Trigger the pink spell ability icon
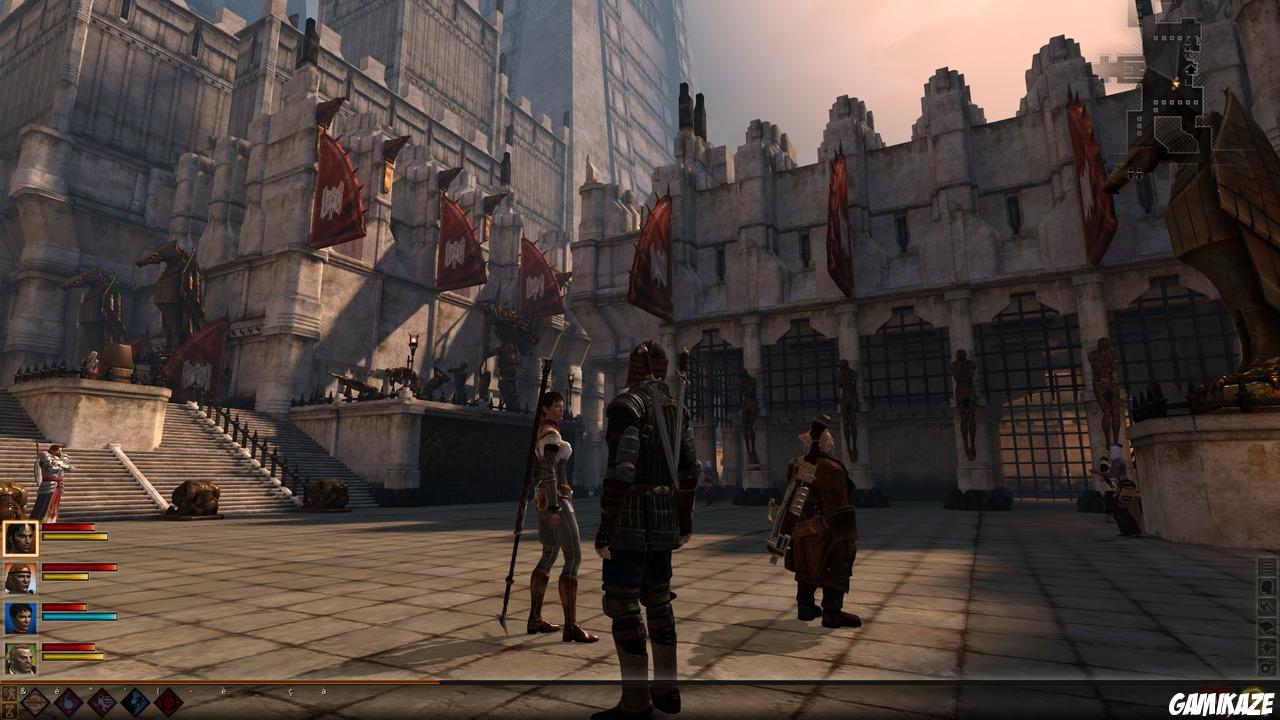1280x720 pixels. click(101, 701)
